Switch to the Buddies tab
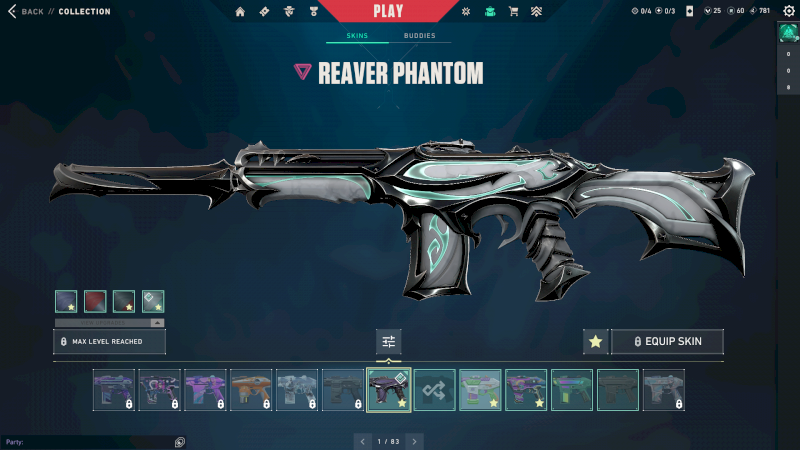Screen dimensions: 800x450 pos(420,36)
